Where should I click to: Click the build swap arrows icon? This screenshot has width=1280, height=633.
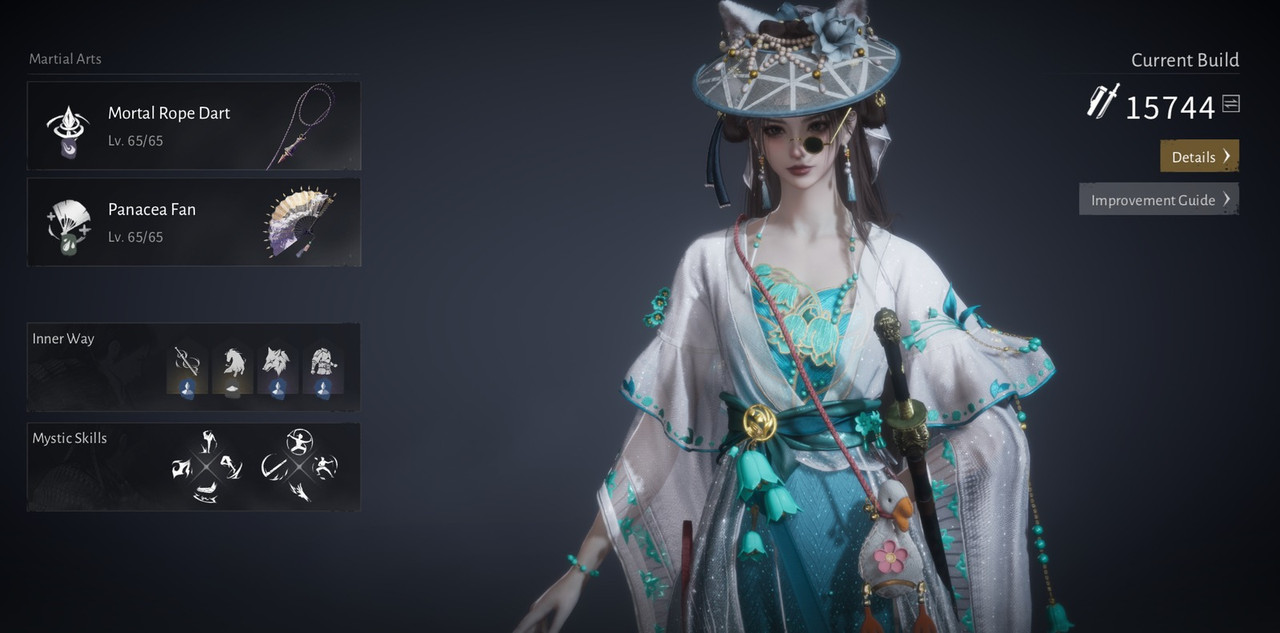click(1231, 104)
